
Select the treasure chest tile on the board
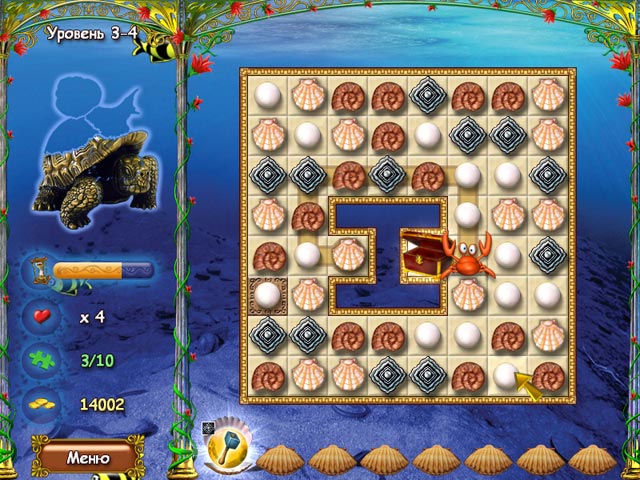[421, 254]
